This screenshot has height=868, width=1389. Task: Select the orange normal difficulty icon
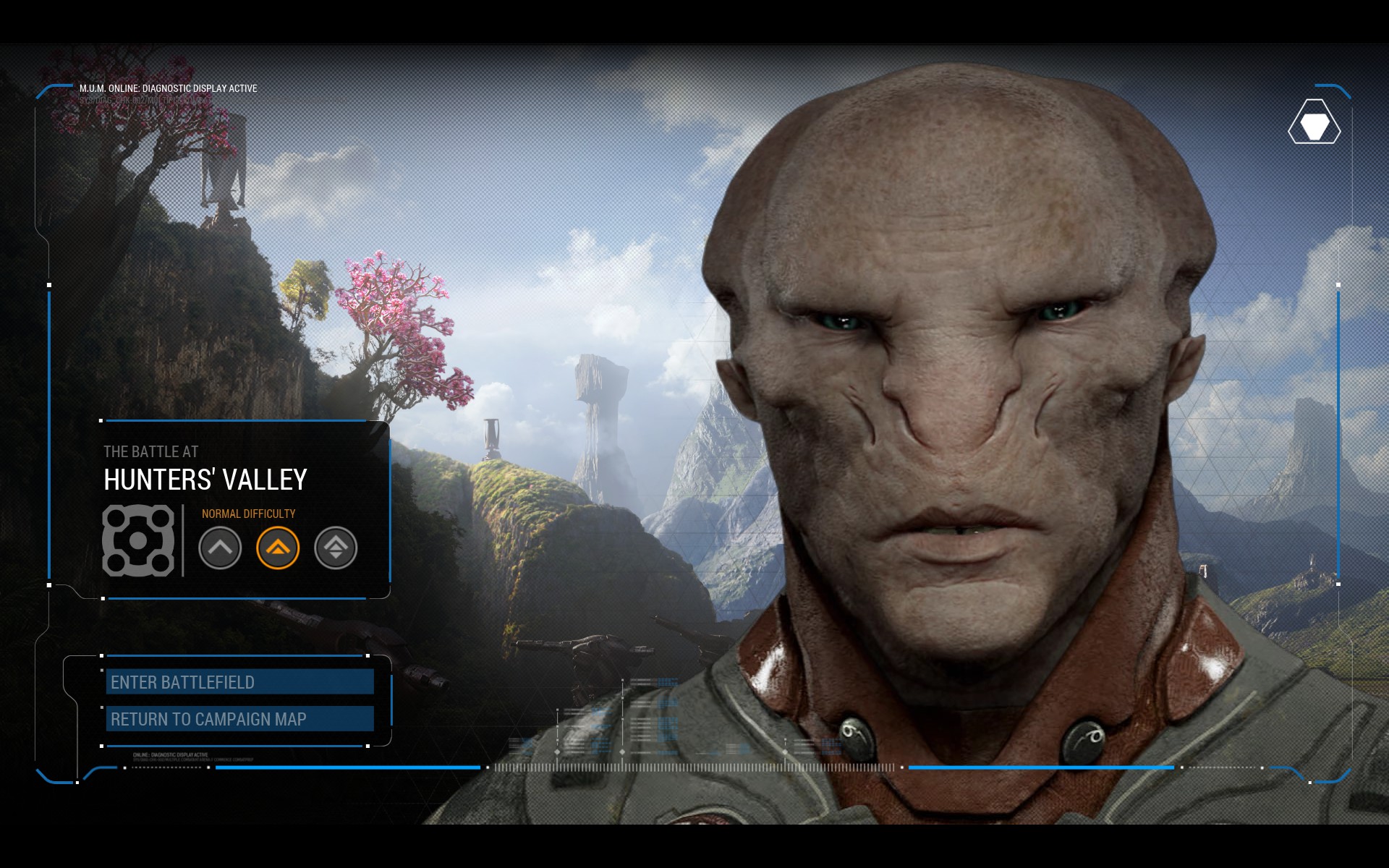coord(278,548)
